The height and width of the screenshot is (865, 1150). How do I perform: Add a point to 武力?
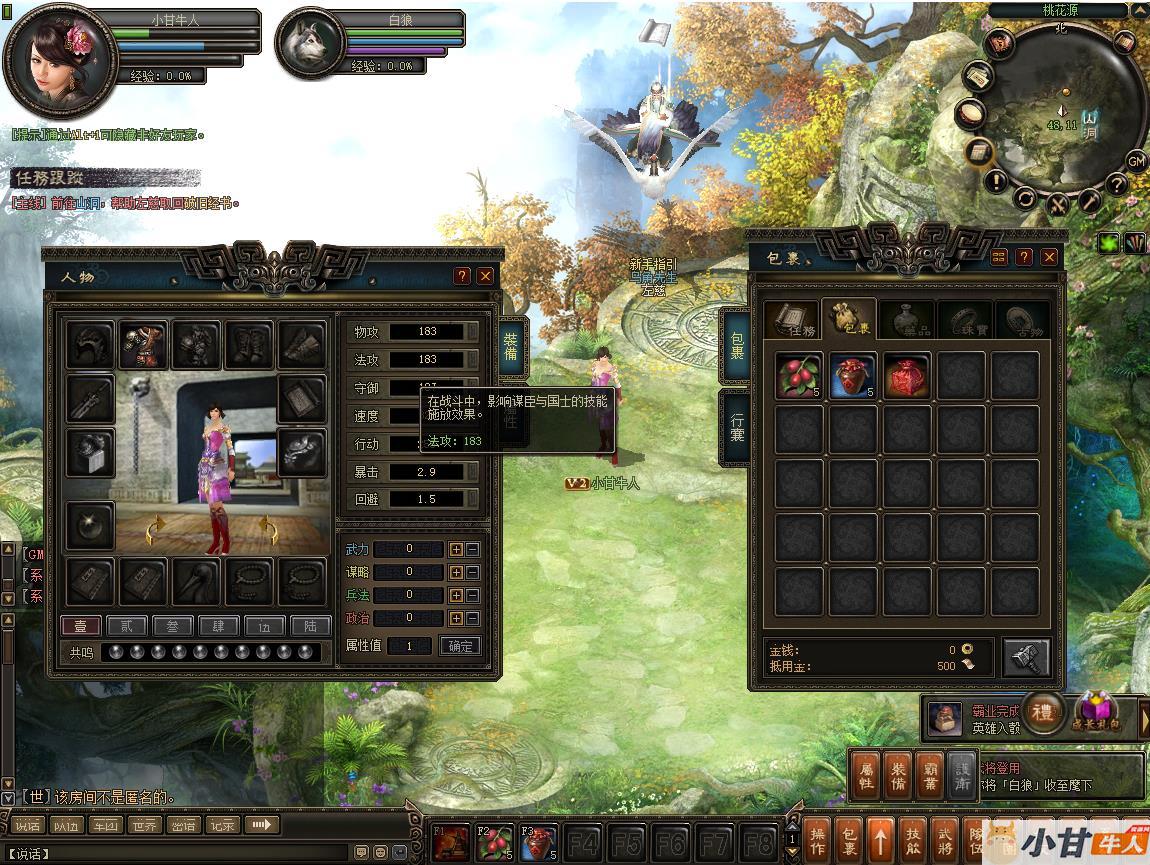[x=456, y=549]
